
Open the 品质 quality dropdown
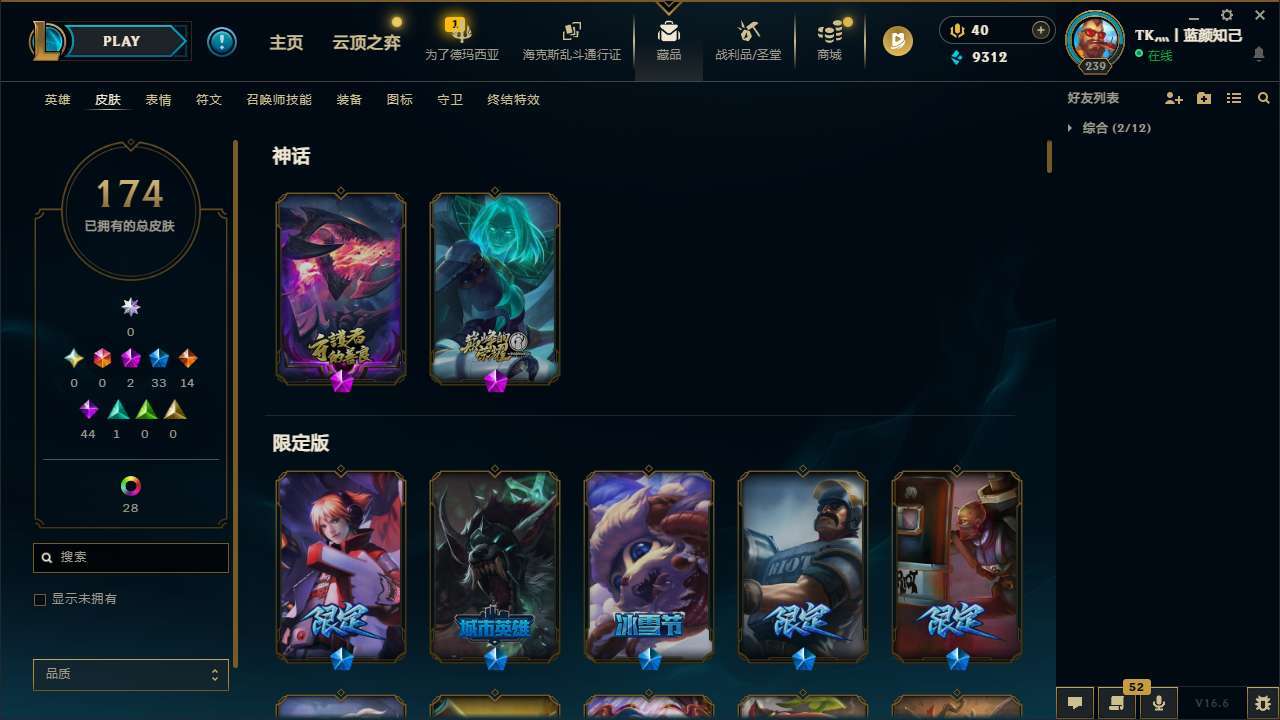click(x=130, y=674)
